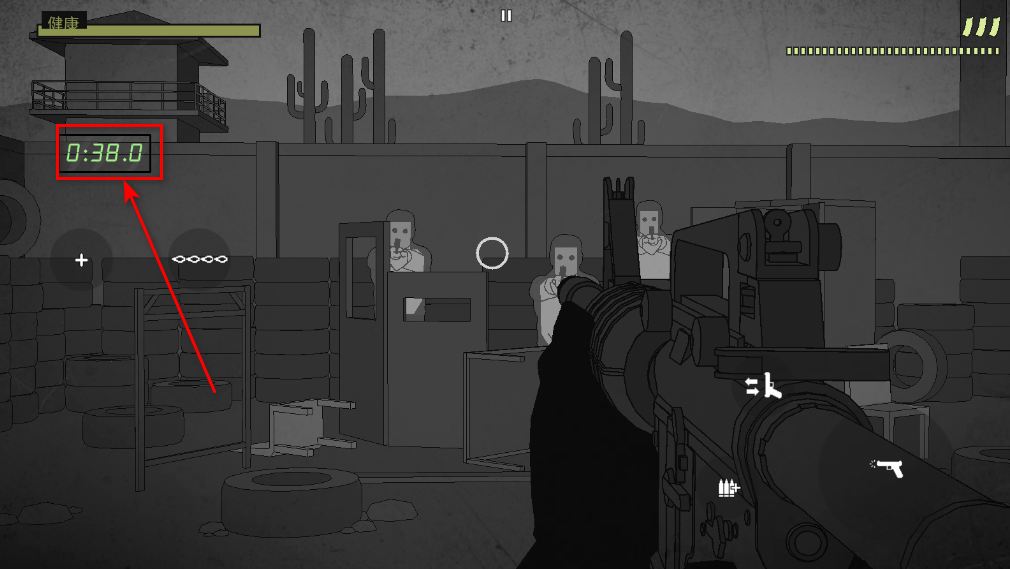1010x569 pixels.
Task: Fire using the pistol shoot button
Action: (888, 467)
